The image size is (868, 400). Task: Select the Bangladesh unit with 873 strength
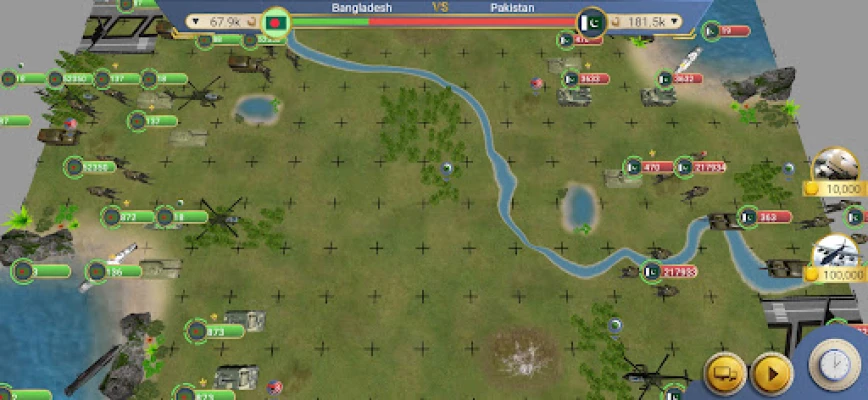click(x=198, y=330)
